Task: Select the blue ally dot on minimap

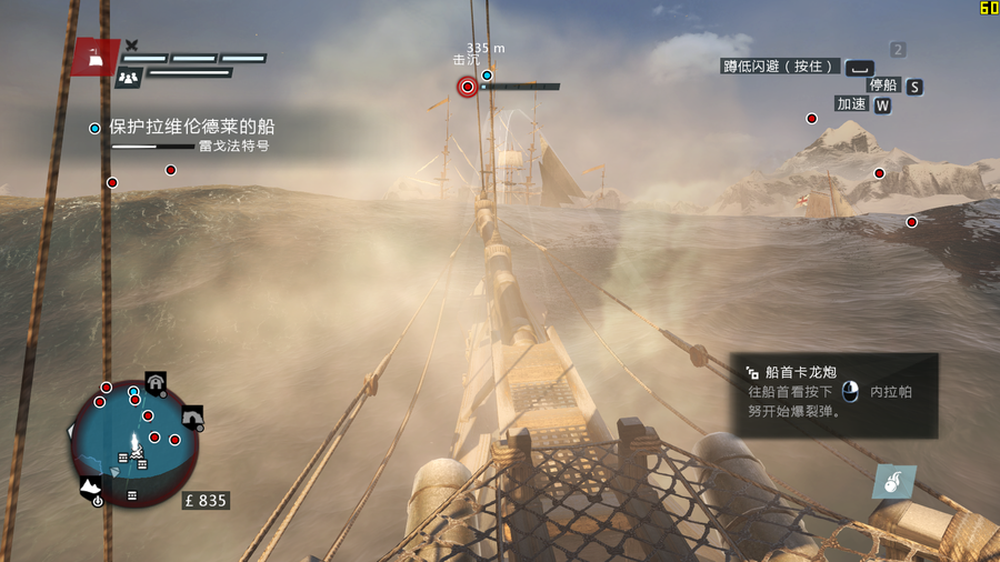Action: (133, 391)
